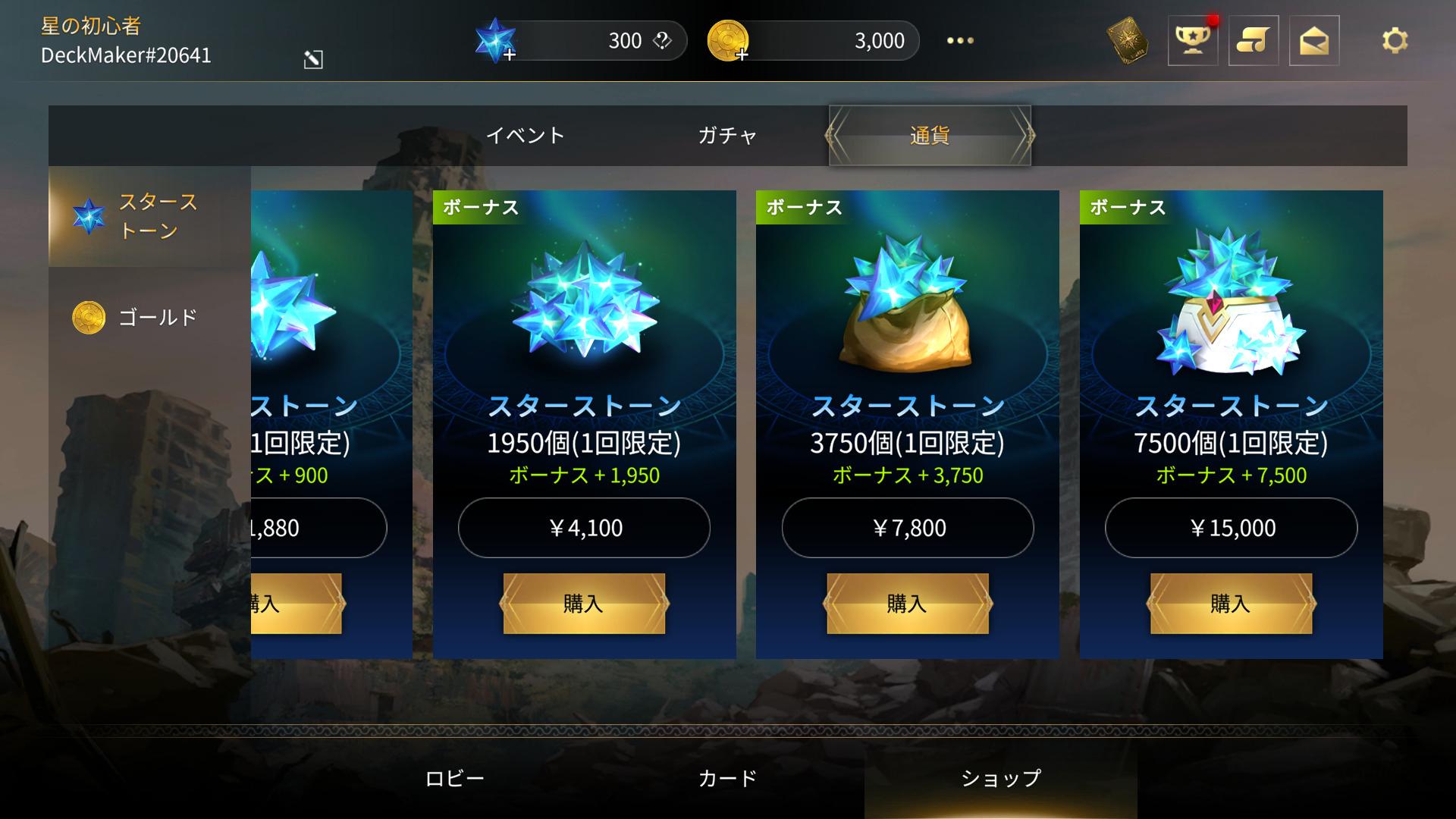Click the ¥4,100 price button
This screenshot has height=819, width=1456.
click(x=584, y=528)
